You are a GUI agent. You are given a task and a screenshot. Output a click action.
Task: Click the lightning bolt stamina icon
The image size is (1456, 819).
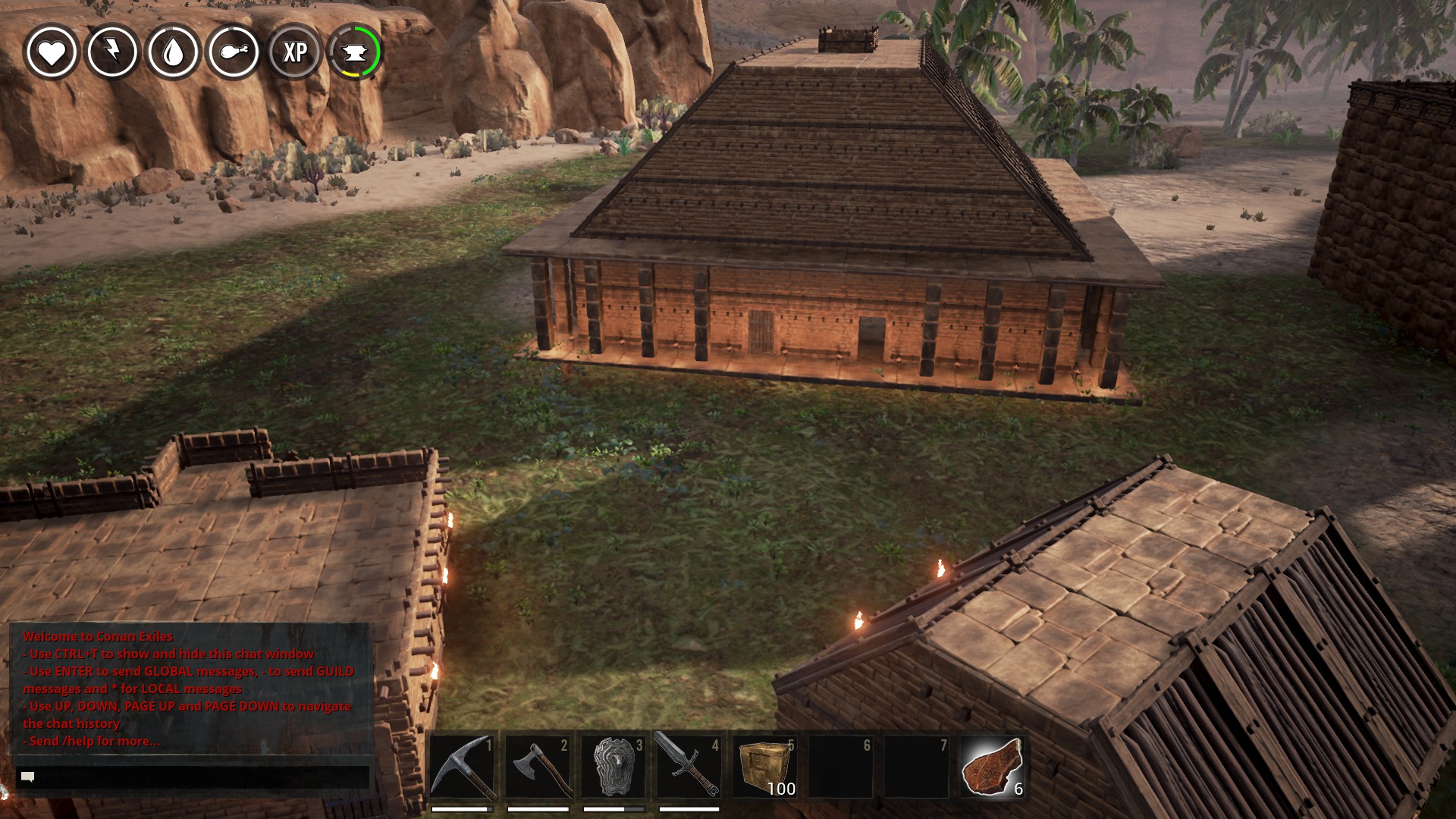(x=112, y=52)
